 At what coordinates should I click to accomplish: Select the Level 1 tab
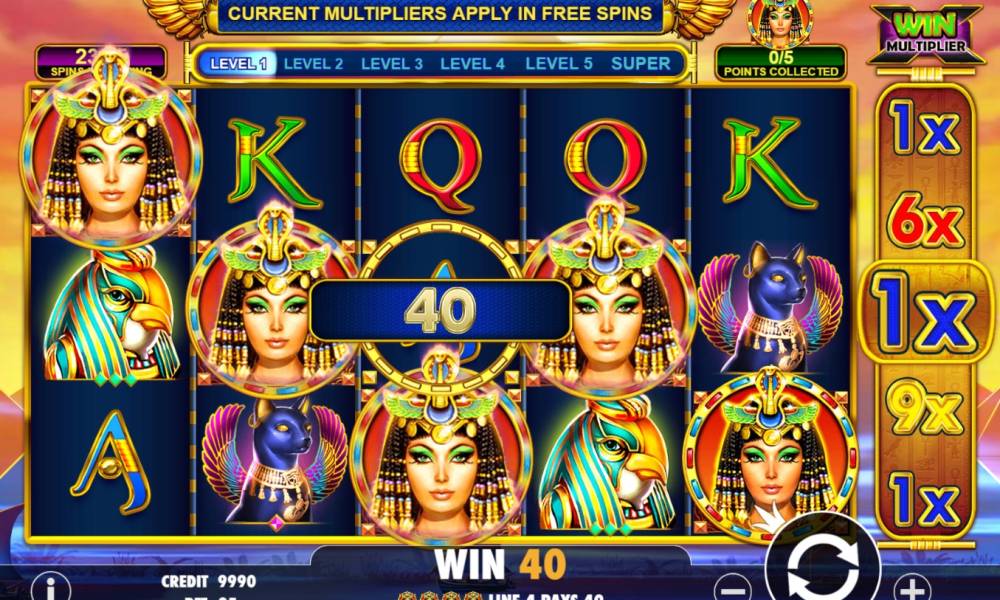click(x=238, y=63)
